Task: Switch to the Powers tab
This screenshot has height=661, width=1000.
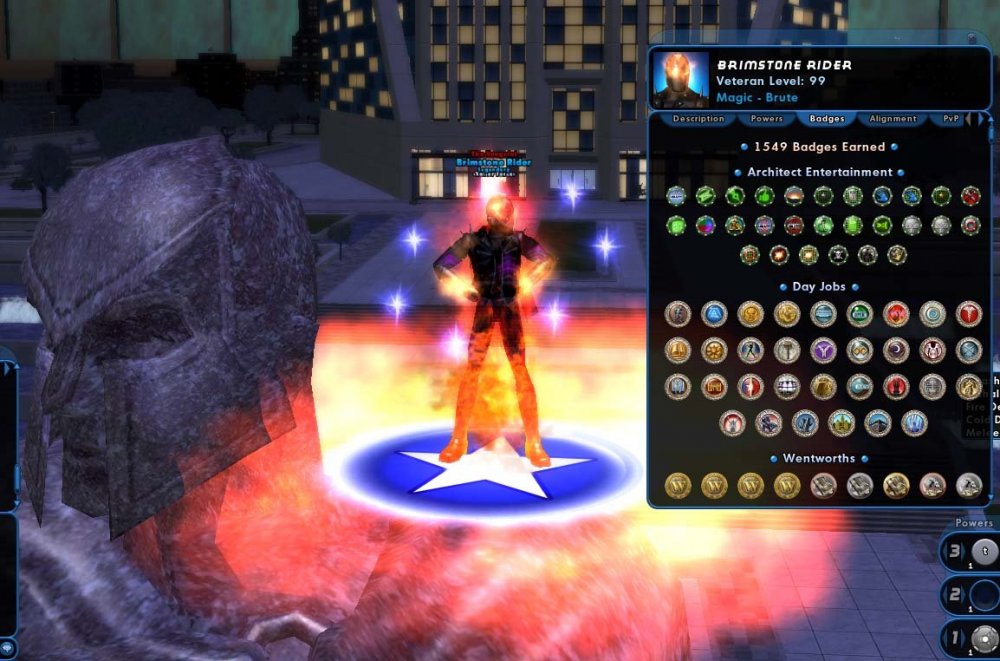Action: tap(766, 119)
